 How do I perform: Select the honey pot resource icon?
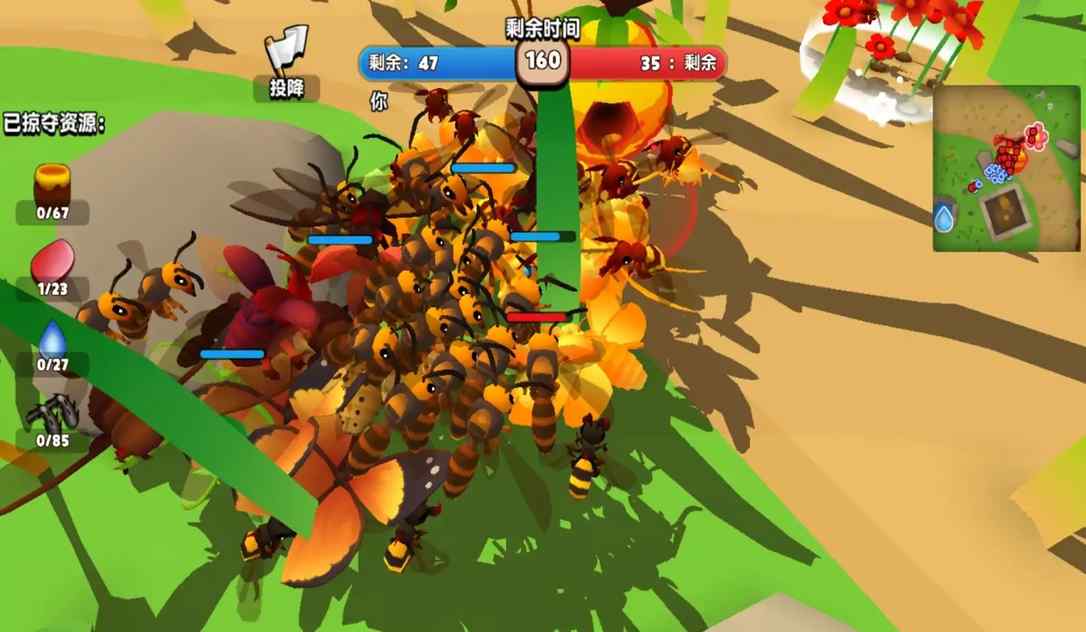(52, 185)
